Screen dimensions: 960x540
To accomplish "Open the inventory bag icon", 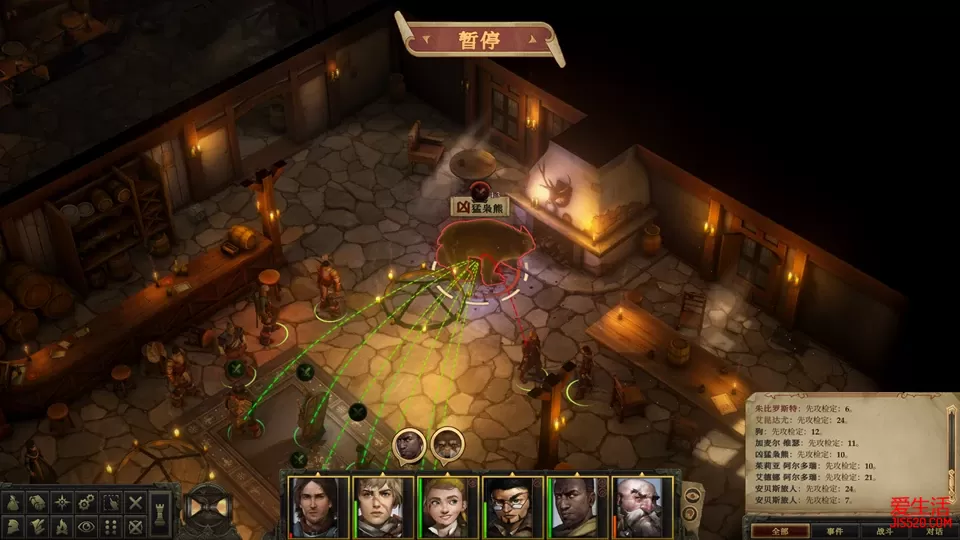I will 15,501.
